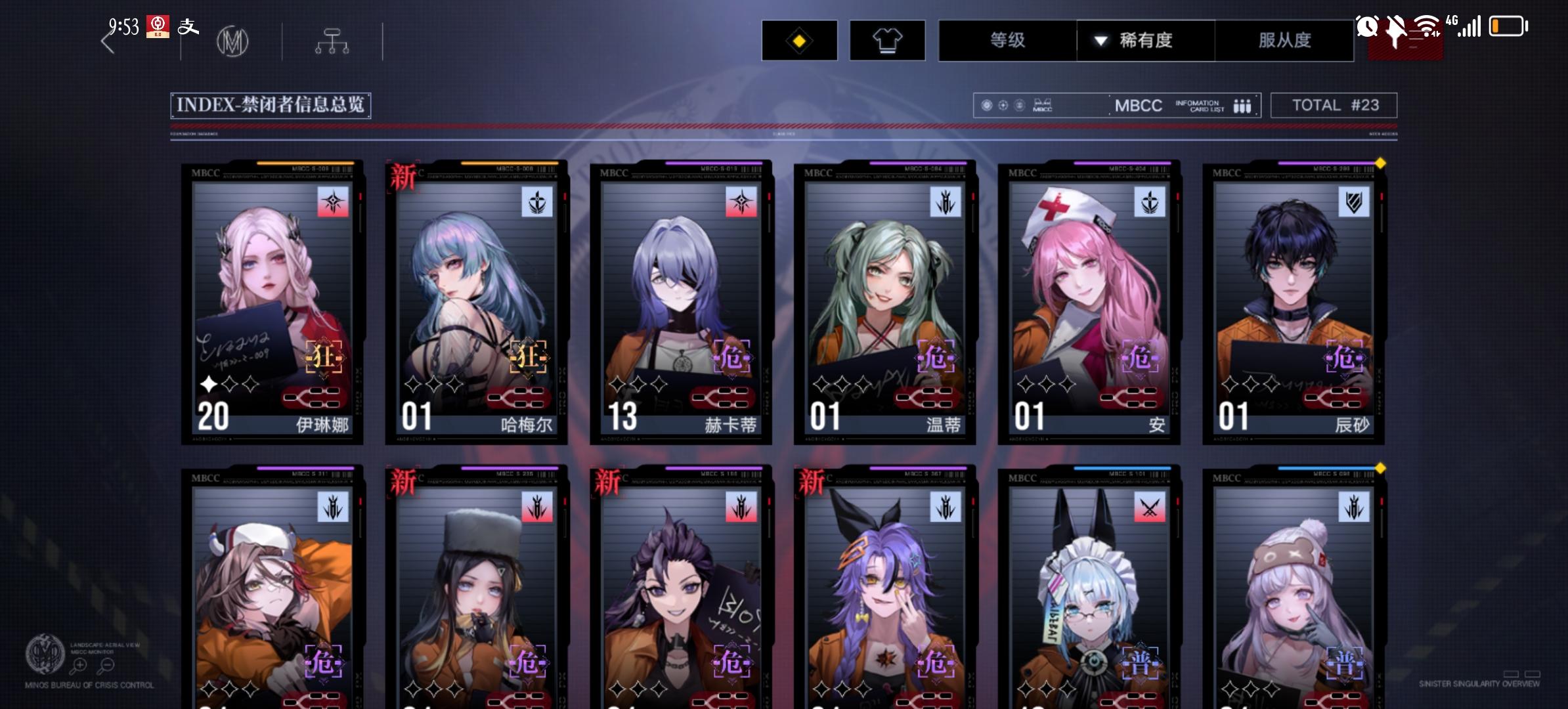The height and width of the screenshot is (709, 1568).
Task: Click the TOTAL #23 counter
Action: point(1334,105)
